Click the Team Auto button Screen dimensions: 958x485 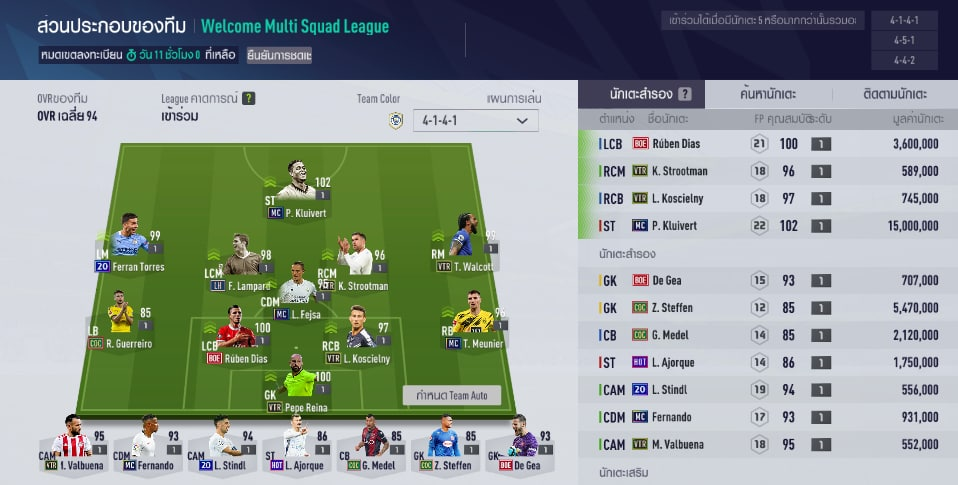(x=451, y=396)
